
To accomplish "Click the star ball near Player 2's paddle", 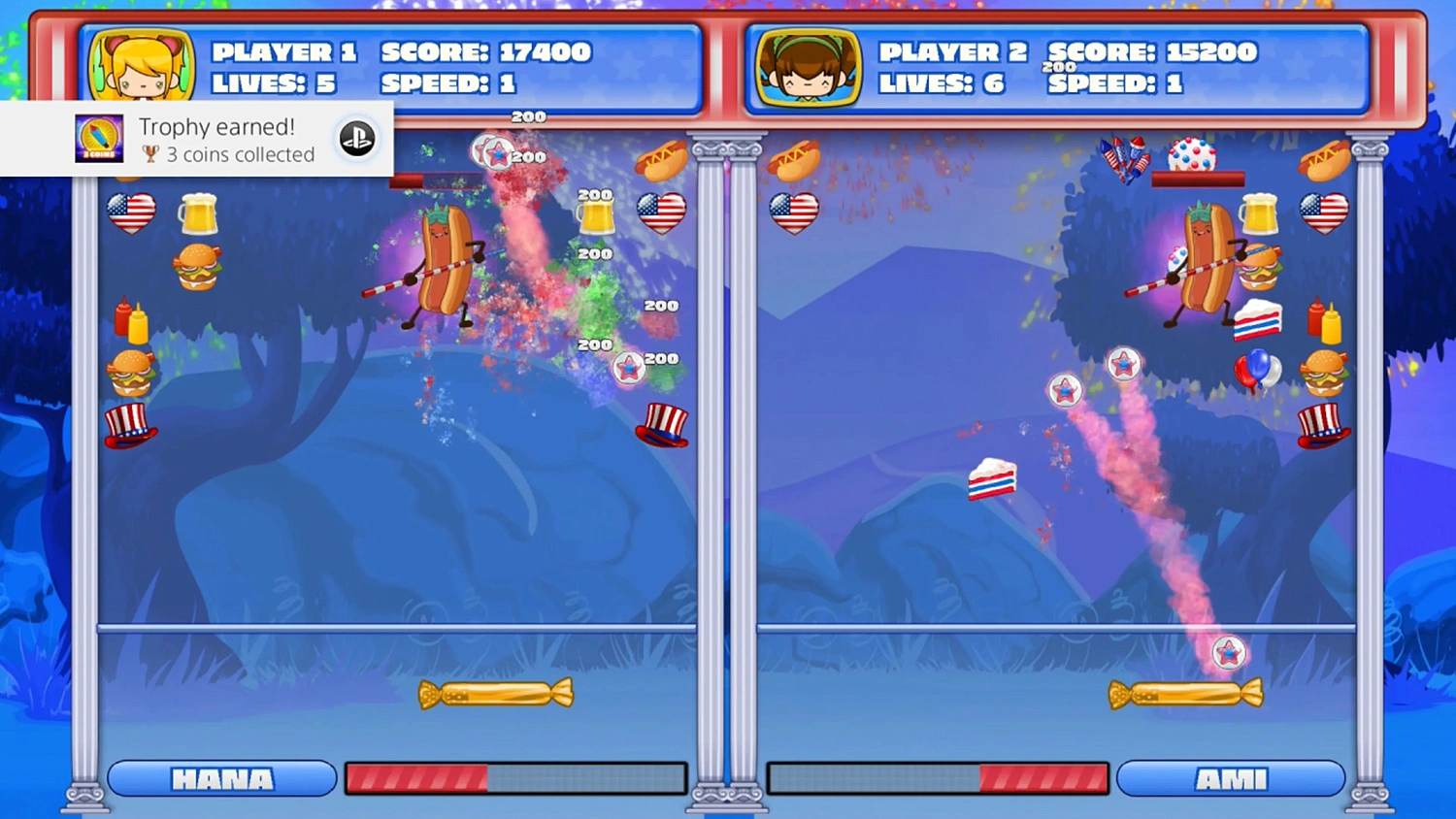I will [1230, 653].
